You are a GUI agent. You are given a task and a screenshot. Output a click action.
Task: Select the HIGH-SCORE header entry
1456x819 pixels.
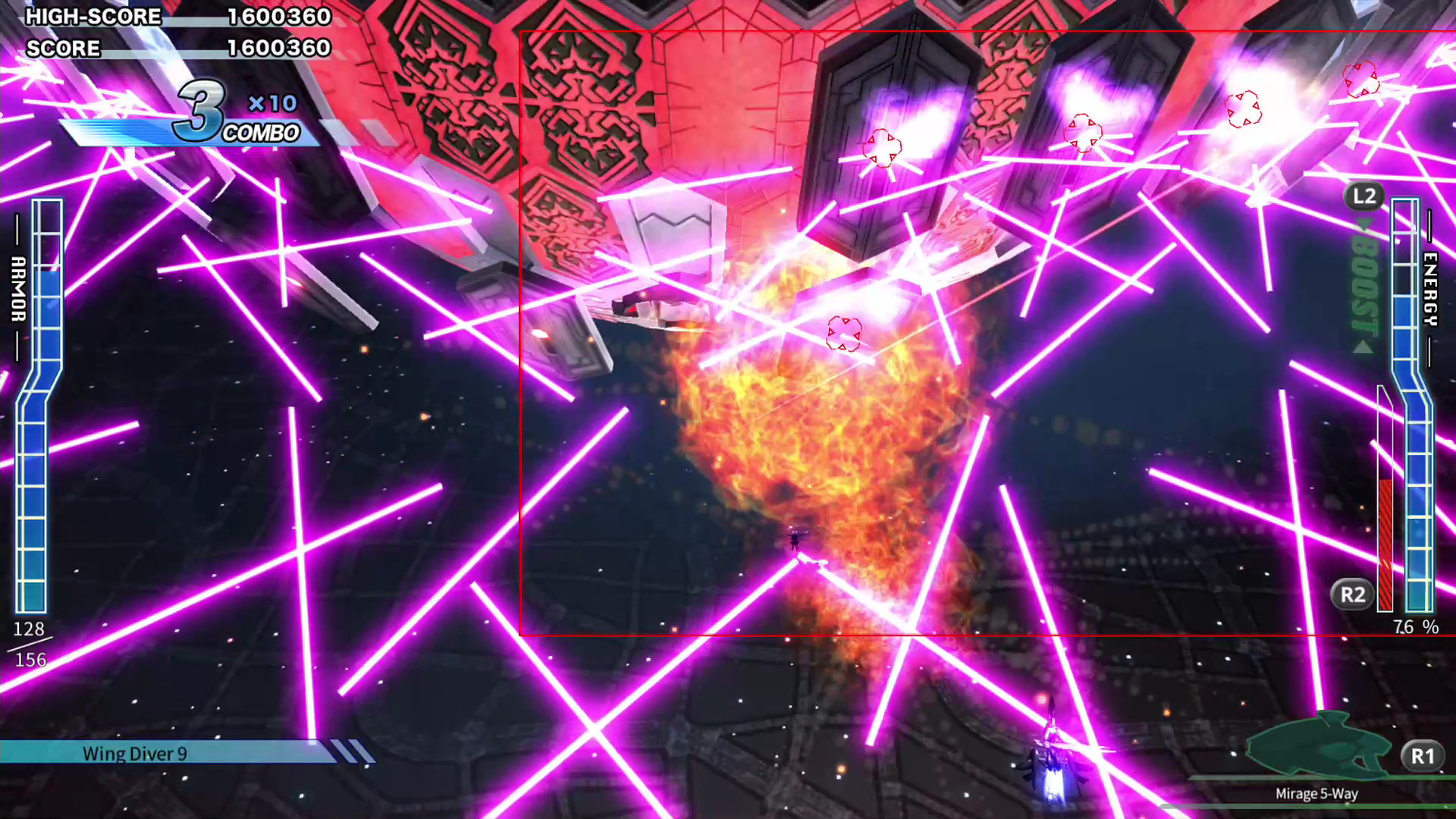93,17
